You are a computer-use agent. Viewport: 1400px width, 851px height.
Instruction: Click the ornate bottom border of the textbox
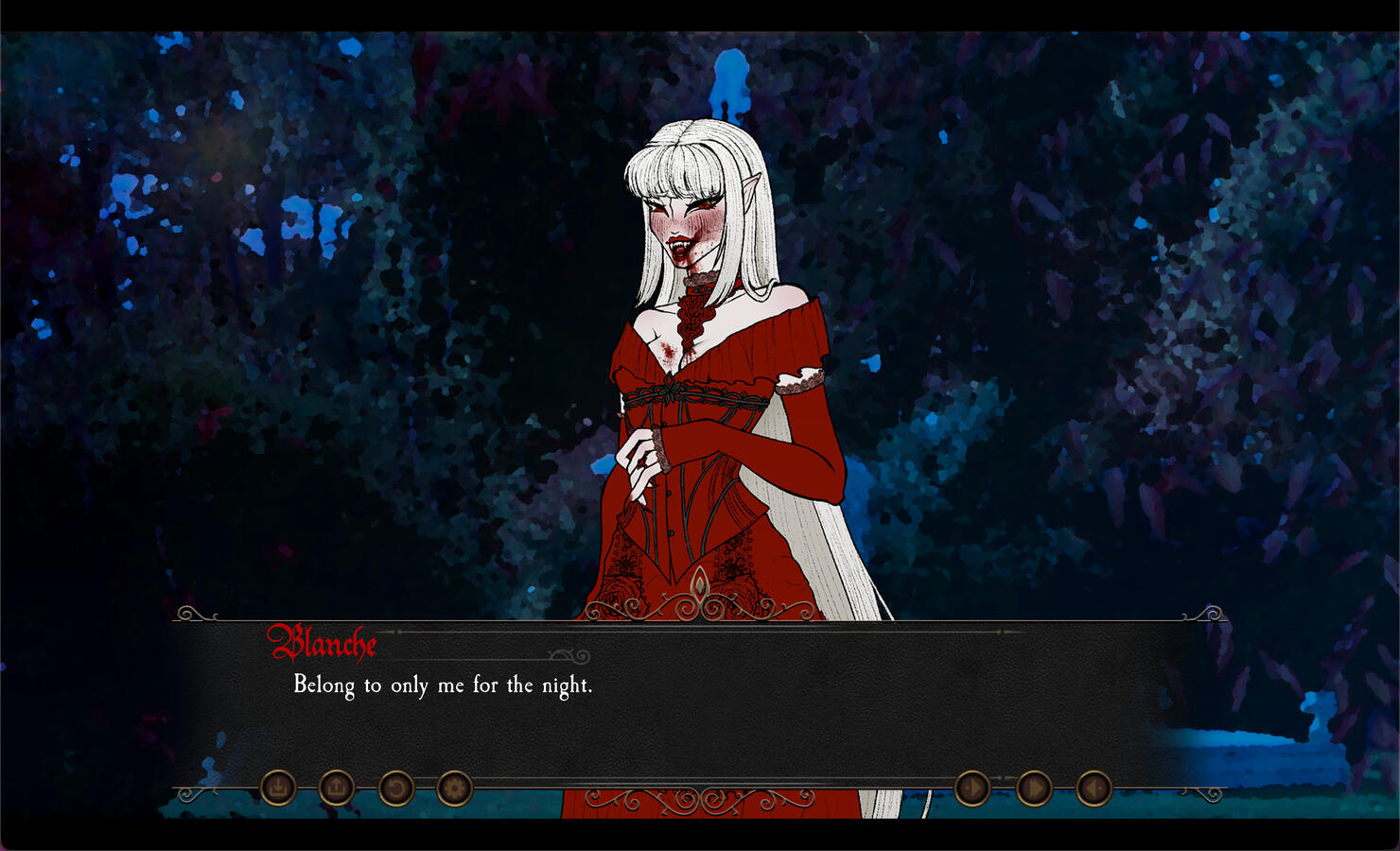700,800
